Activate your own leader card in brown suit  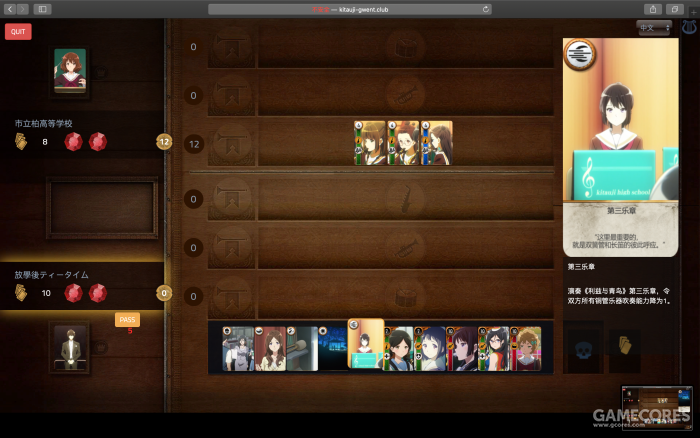click(x=70, y=347)
